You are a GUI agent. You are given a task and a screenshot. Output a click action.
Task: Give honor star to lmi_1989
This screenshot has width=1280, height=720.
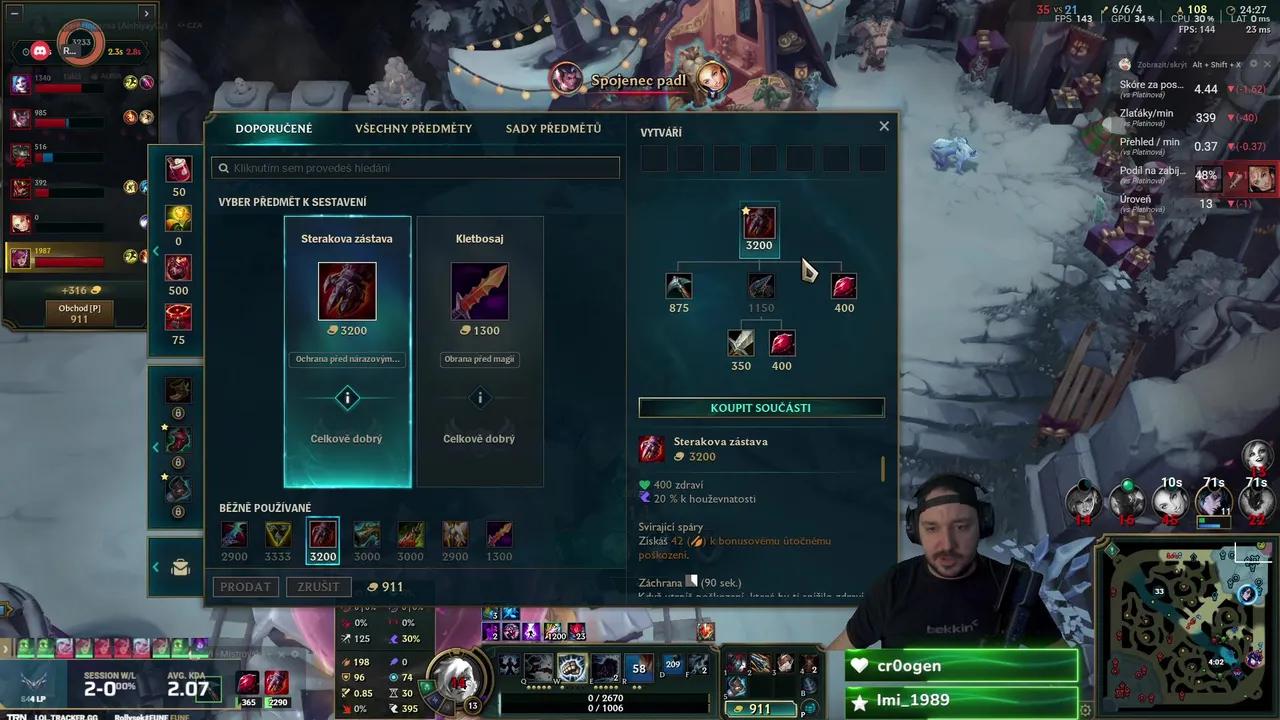pos(858,702)
